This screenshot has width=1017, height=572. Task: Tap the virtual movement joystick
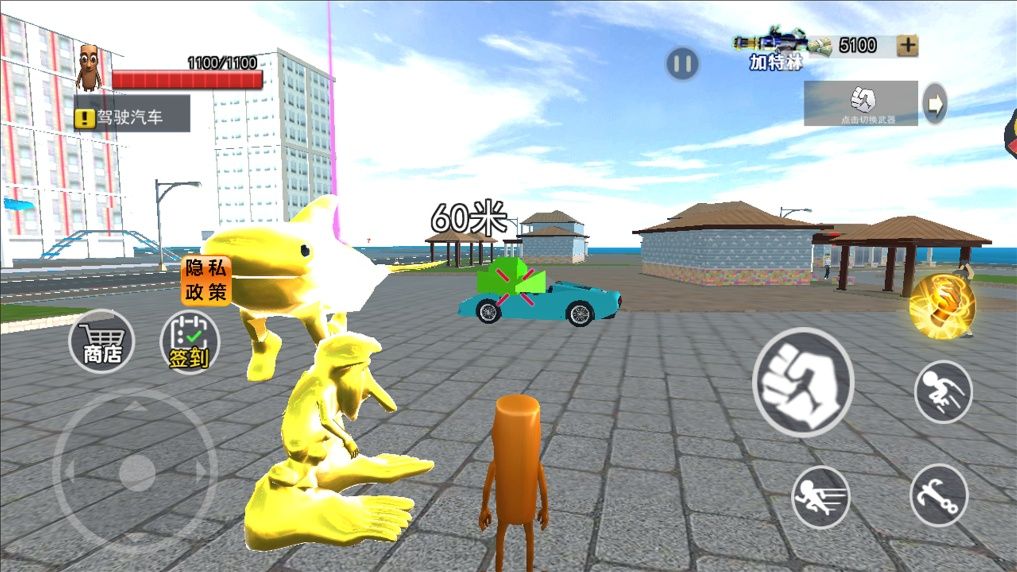135,472
